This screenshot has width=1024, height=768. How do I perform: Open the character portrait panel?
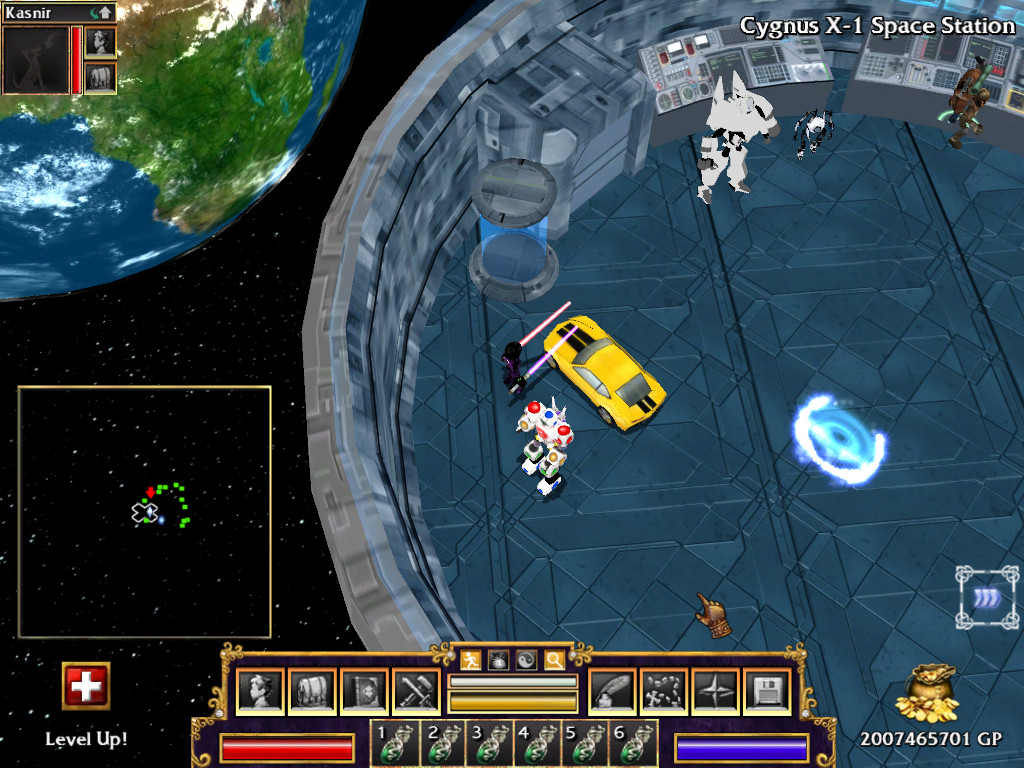pos(261,692)
